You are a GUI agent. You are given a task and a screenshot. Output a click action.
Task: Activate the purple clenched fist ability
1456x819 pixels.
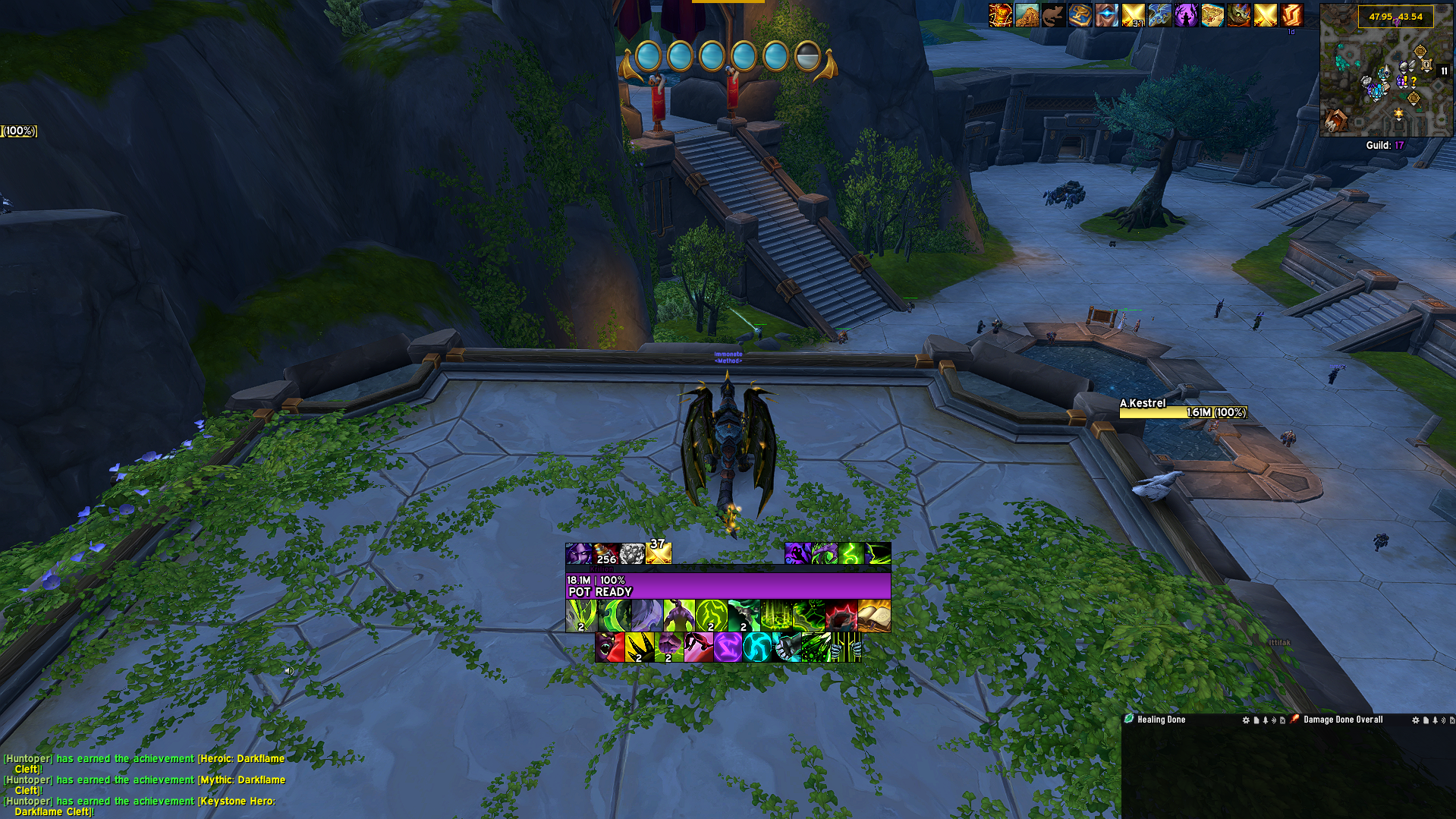click(669, 647)
